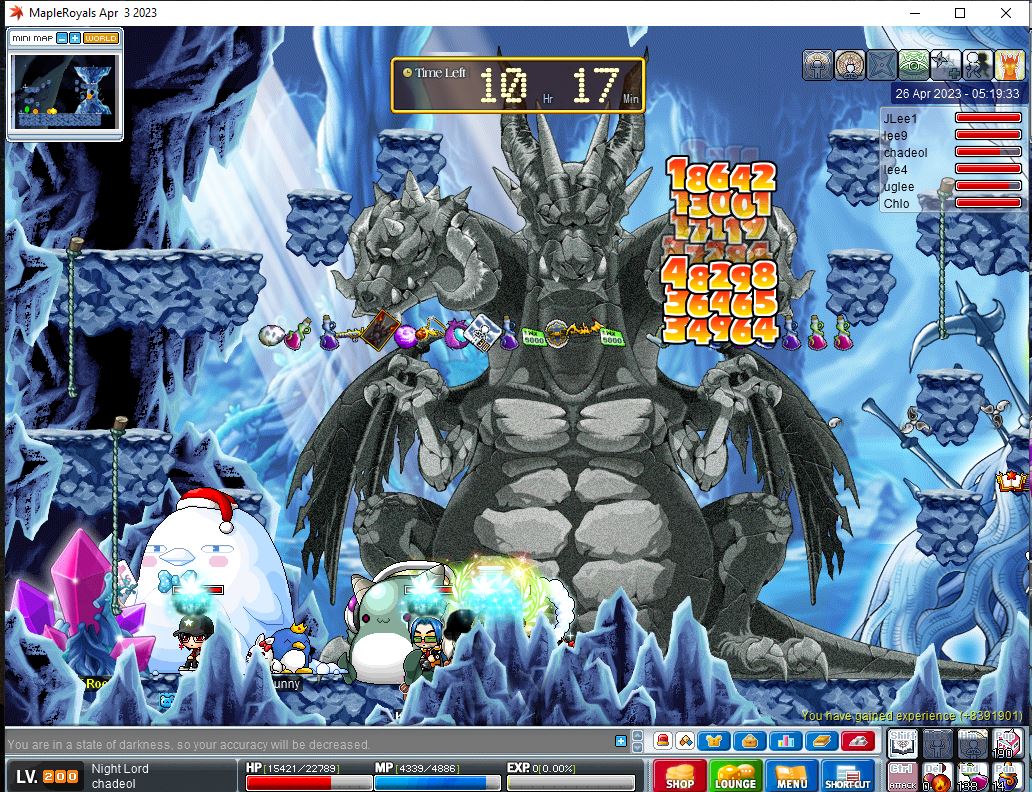The width and height of the screenshot is (1032, 792).
Task: Maximize the MapleRoyals window
Action: pyautogui.click(x=960, y=13)
